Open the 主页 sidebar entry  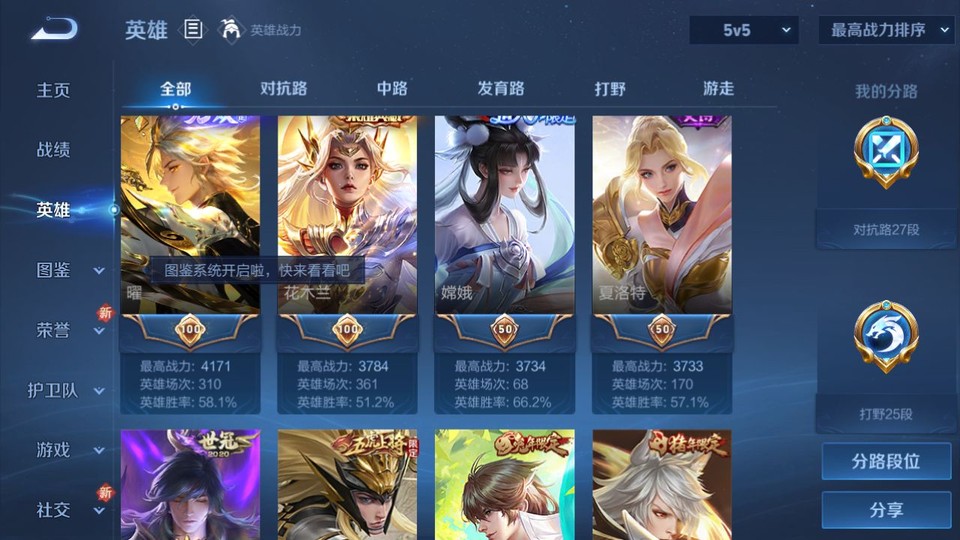tap(54, 90)
